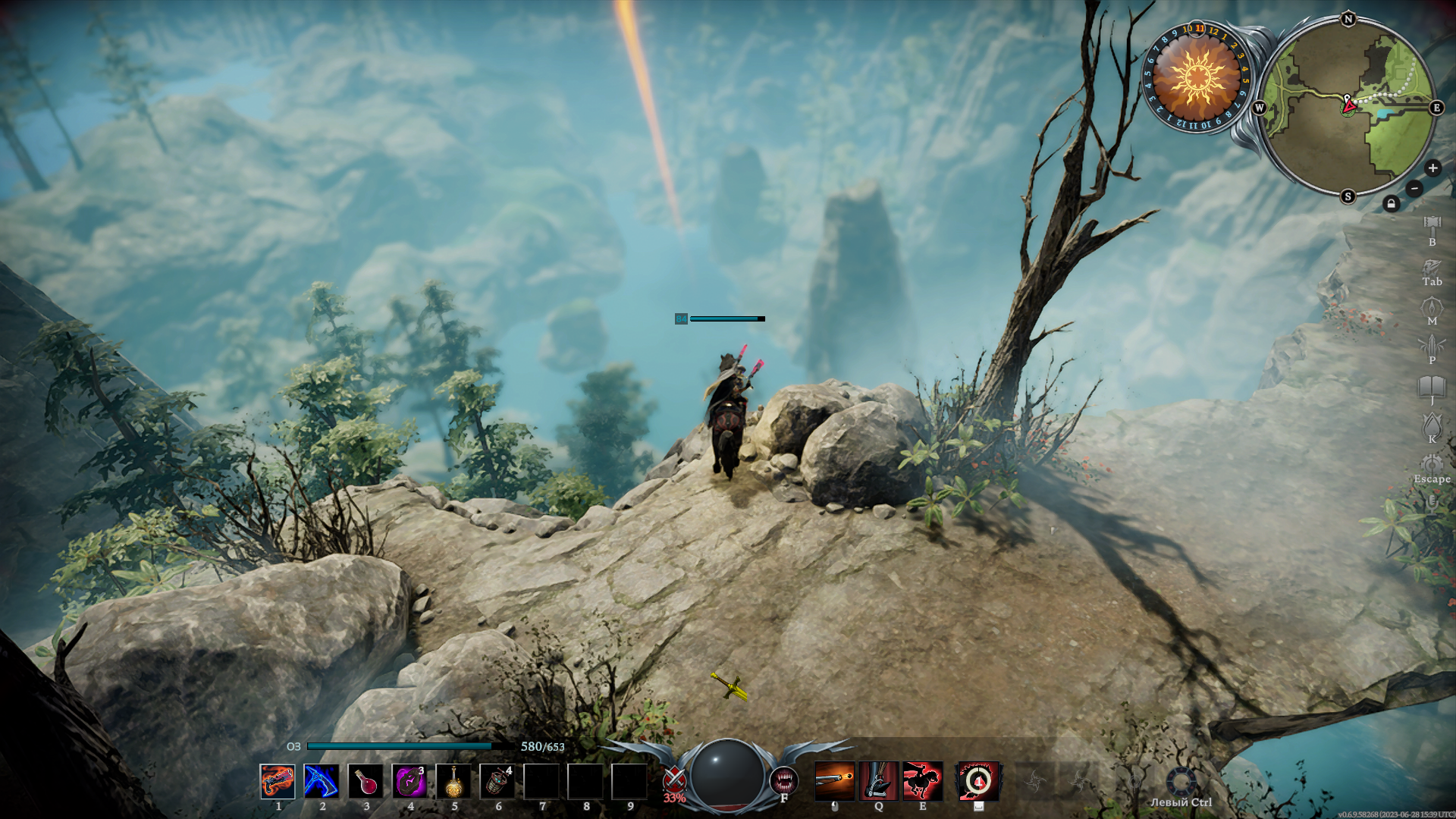This screenshot has height=819, width=1456.
Task: Toggle the minimap rotation lock
Action: point(1391,203)
